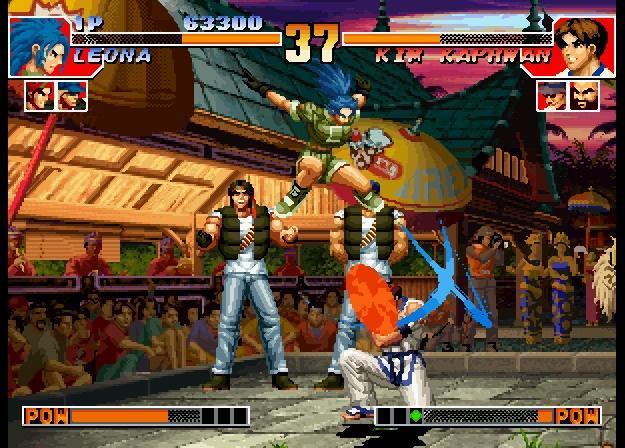The height and width of the screenshot is (448, 625).
Task: Choose the red-bandana teammate portrait
Action: (x=40, y=96)
